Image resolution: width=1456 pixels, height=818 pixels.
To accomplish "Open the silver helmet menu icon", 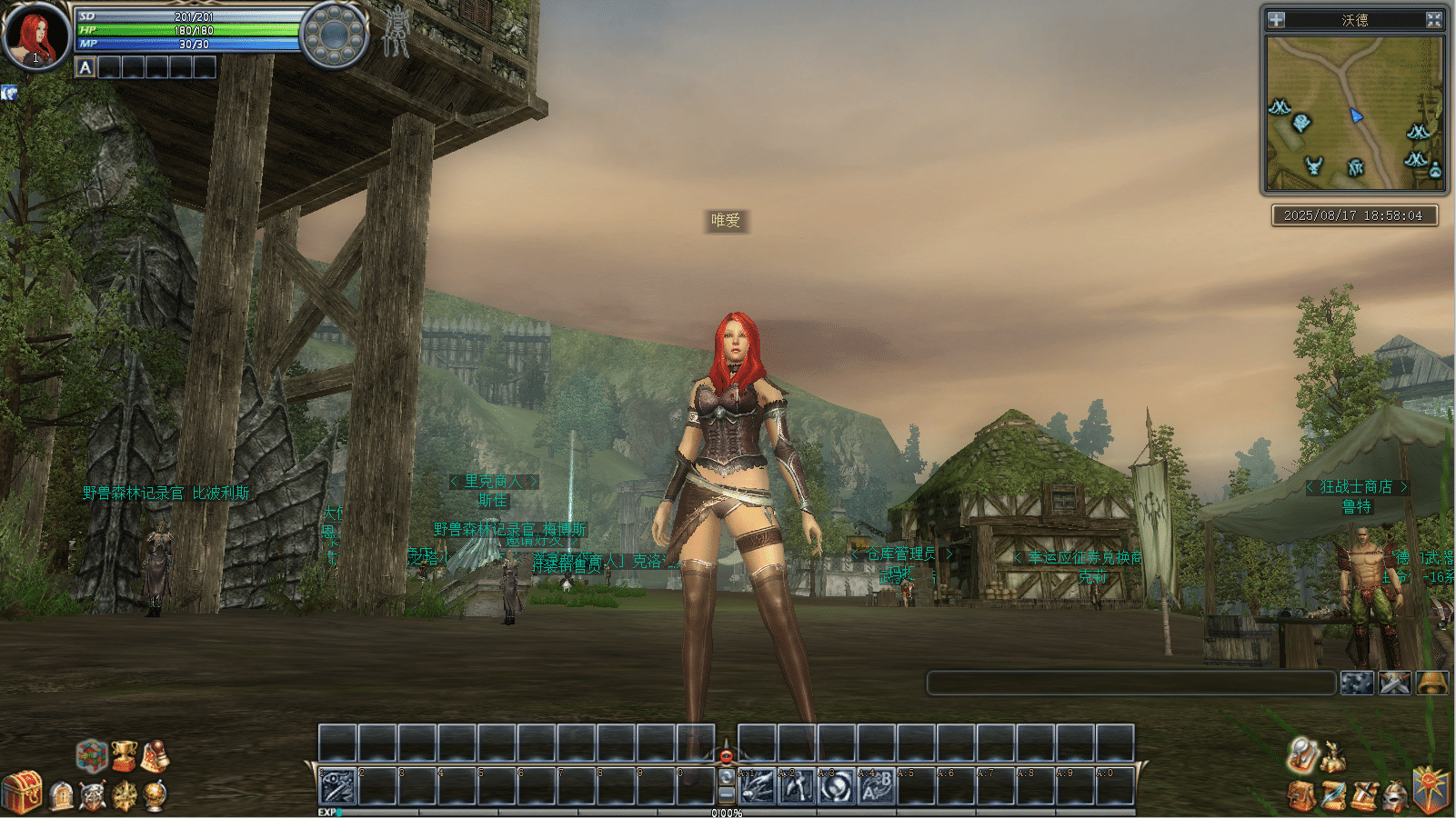I will (x=1395, y=797).
